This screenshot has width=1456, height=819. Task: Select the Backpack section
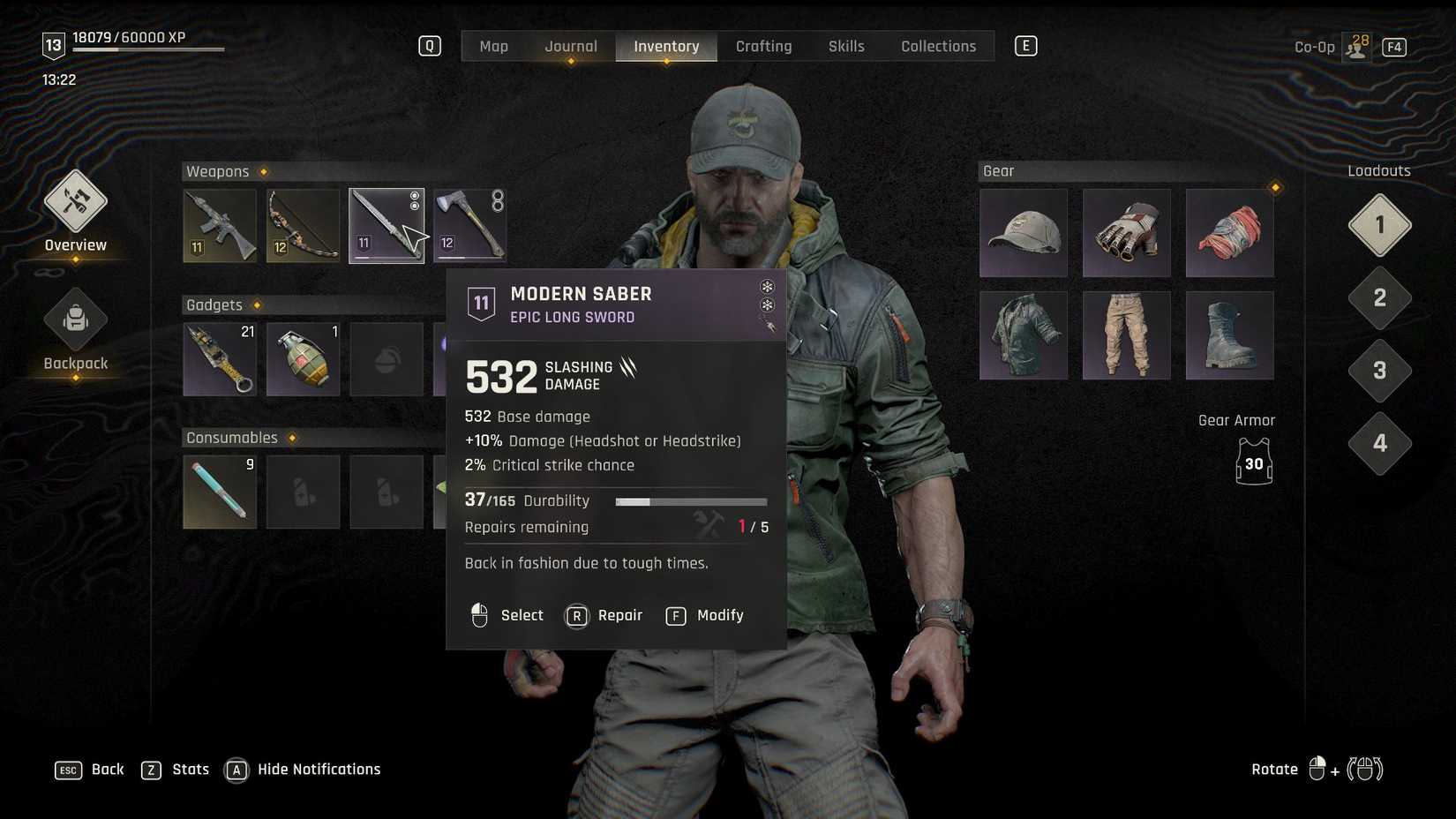click(76, 331)
